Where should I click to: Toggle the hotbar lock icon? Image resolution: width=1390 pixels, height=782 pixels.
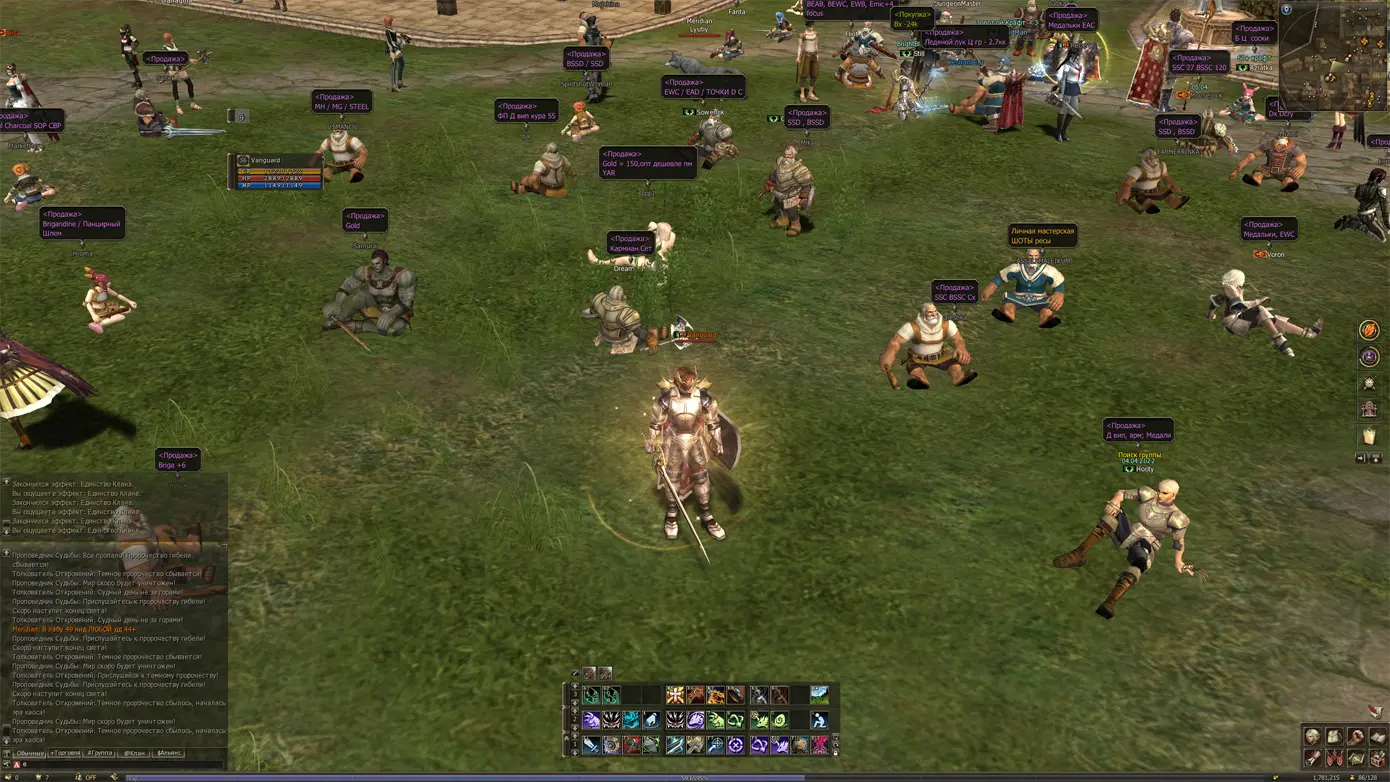tap(835, 751)
